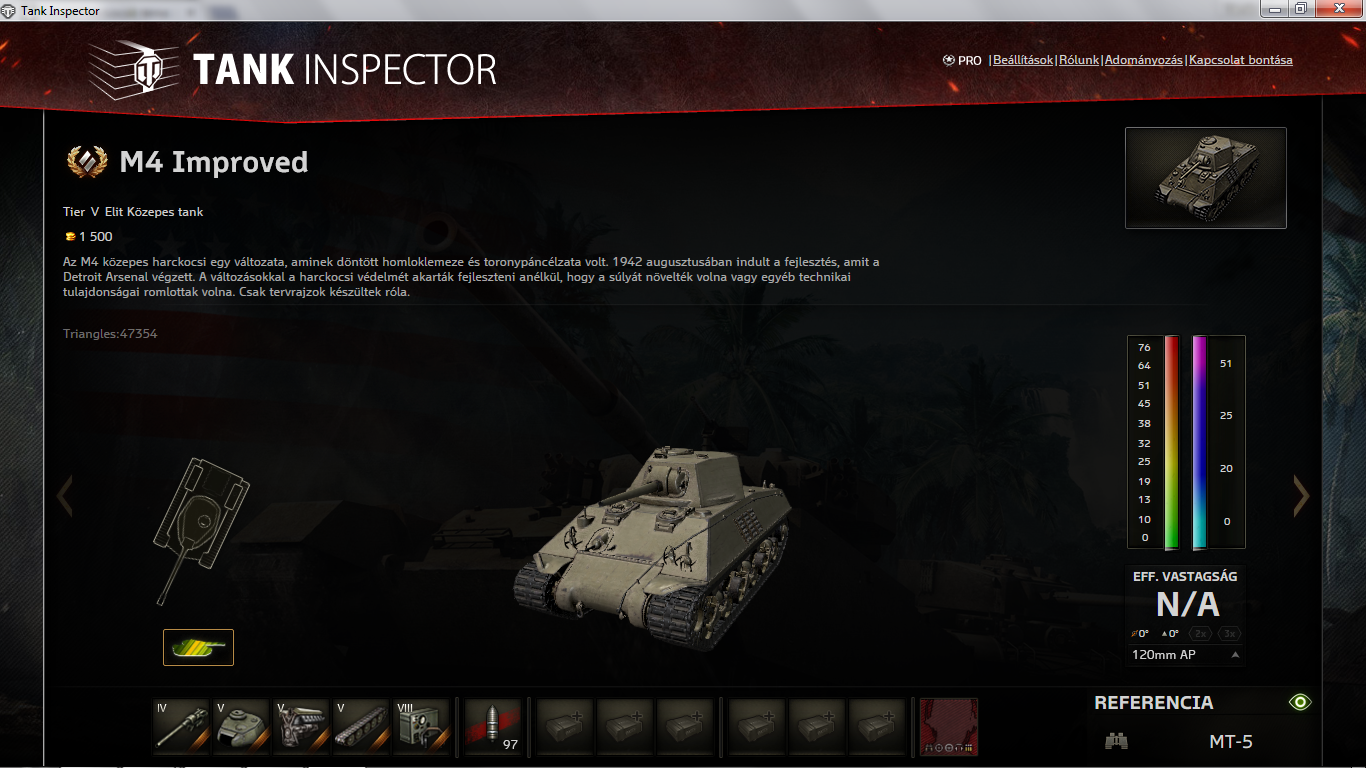Click the Adományozás donation link
Screen dimensions: 1366x768
[x=1143, y=60]
